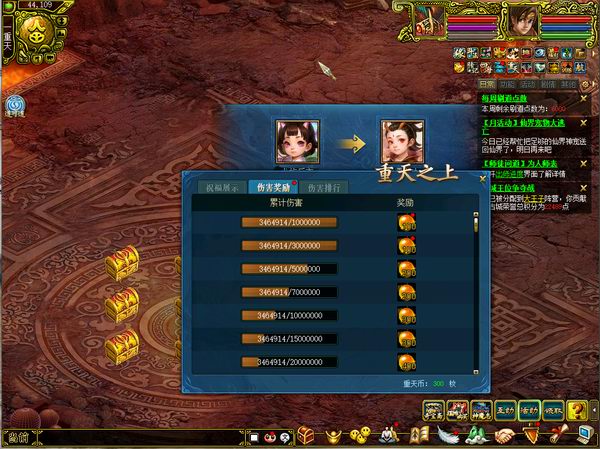Open the 活动 button above the toolbar
This screenshot has height=449, width=600.
click(x=529, y=409)
